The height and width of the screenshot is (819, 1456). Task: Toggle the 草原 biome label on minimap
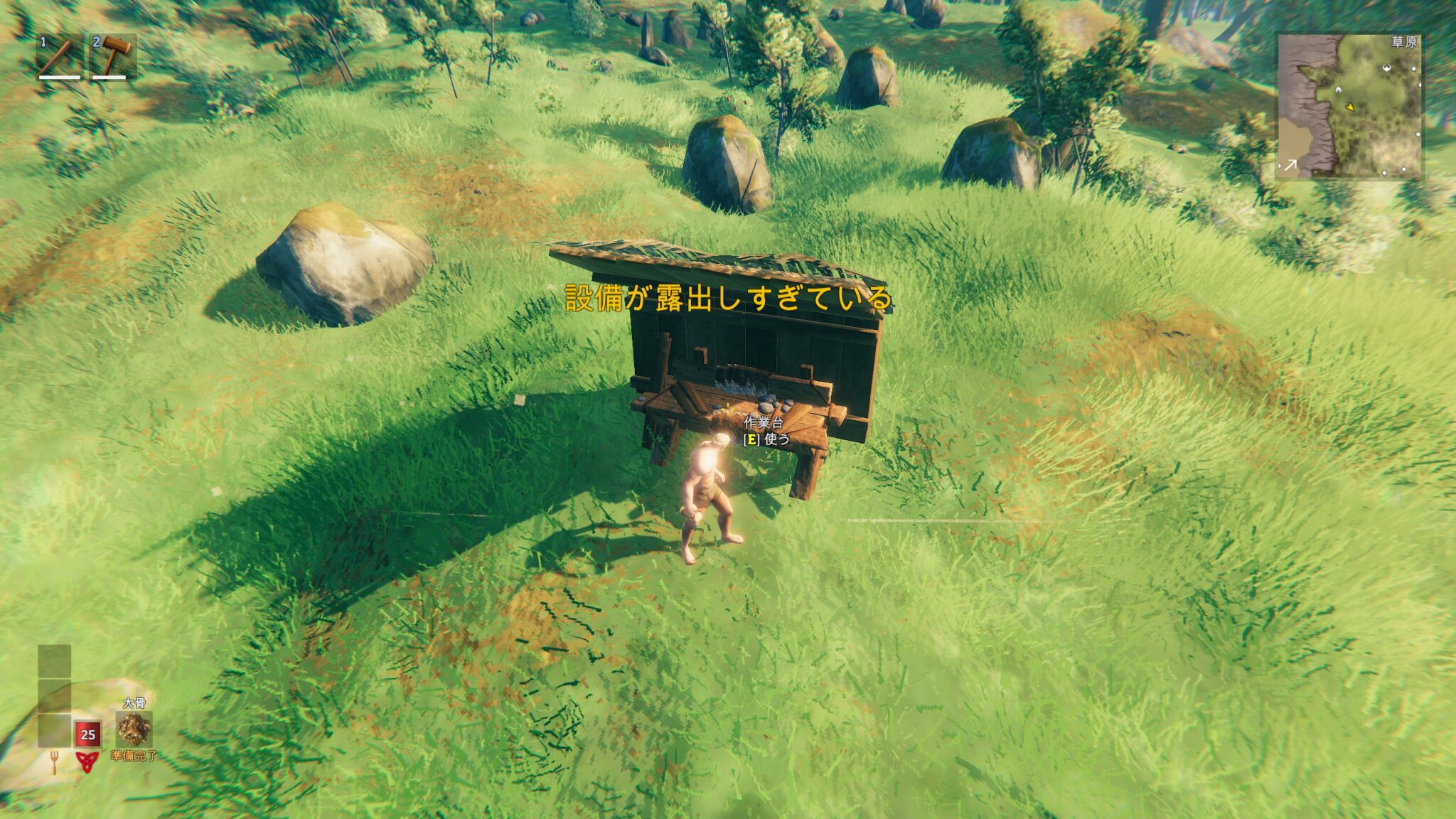point(1404,42)
